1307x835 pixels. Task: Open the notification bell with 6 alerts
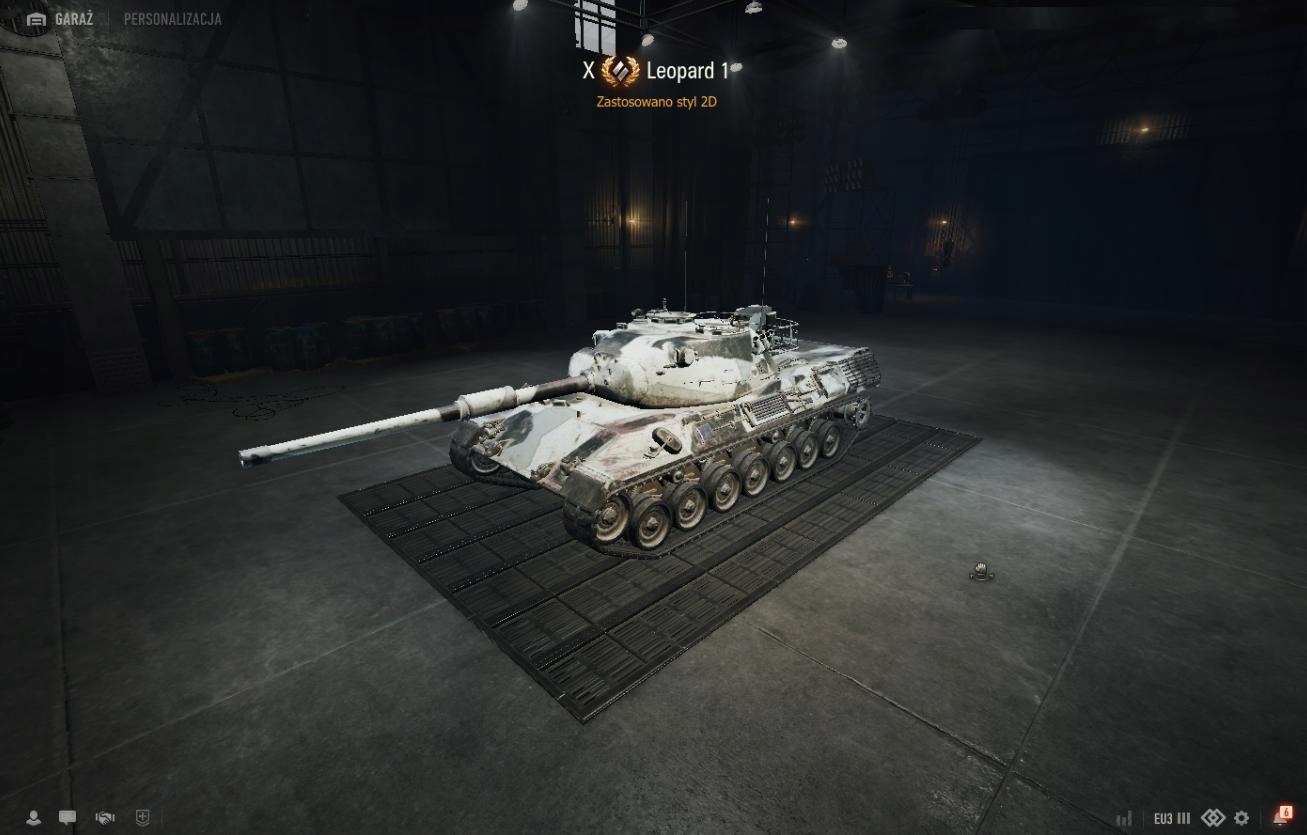coord(1281,817)
